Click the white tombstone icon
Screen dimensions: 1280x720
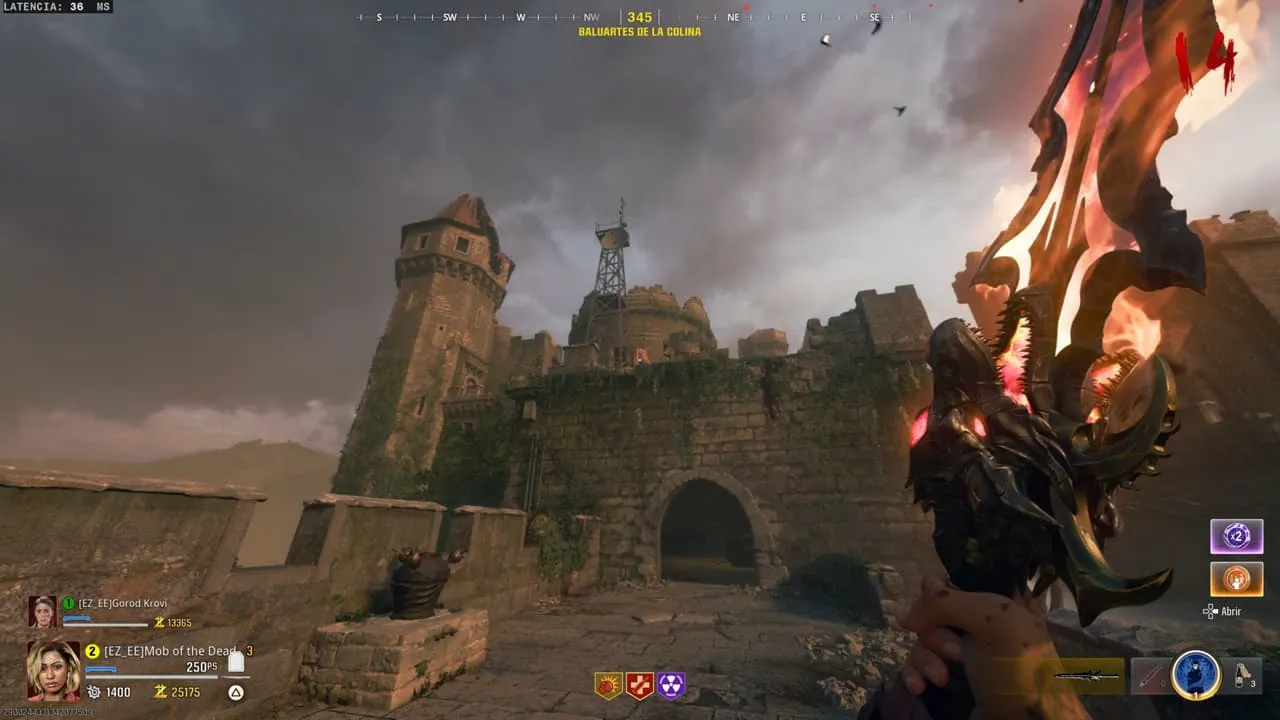tap(236, 661)
